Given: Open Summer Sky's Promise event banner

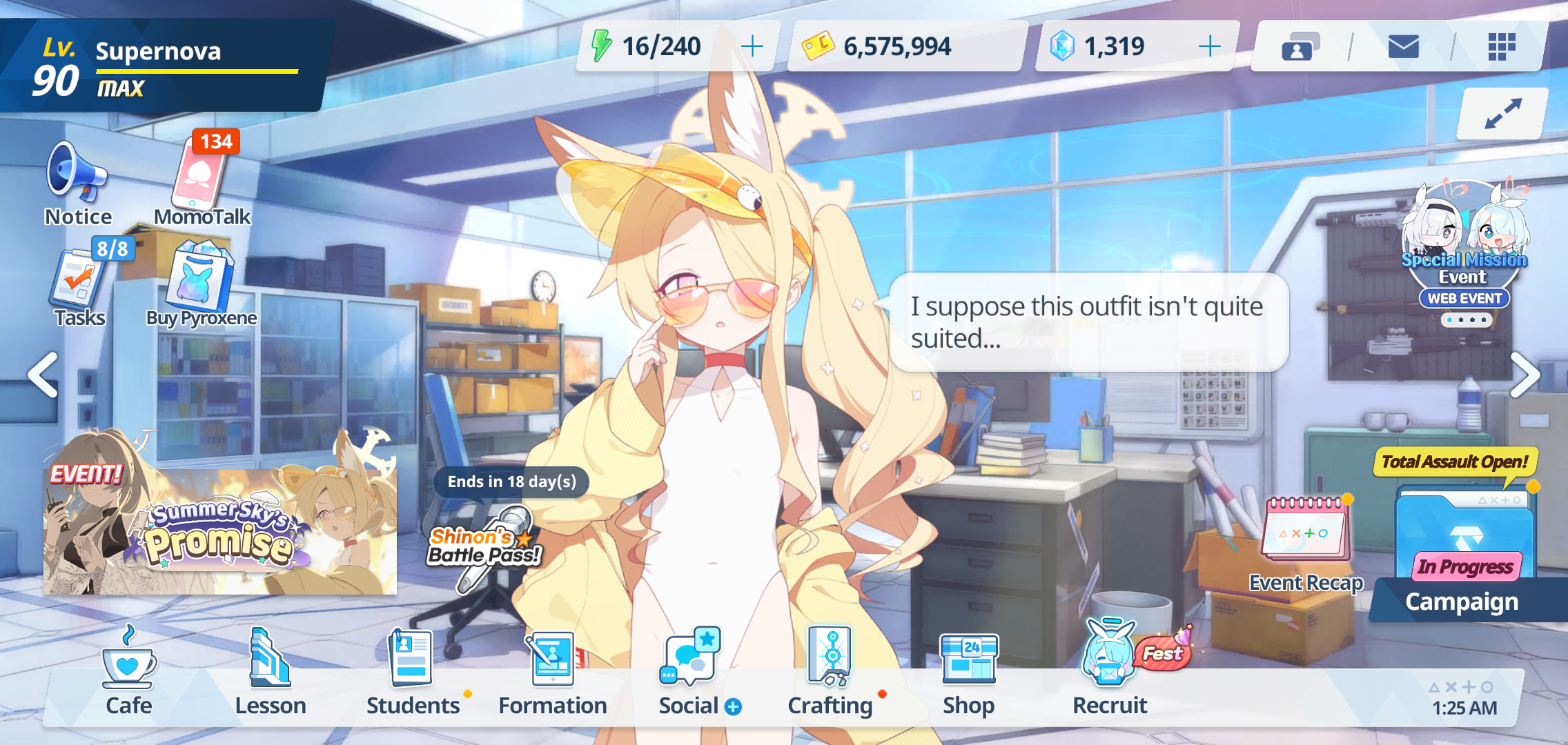Looking at the screenshot, I should [219, 528].
